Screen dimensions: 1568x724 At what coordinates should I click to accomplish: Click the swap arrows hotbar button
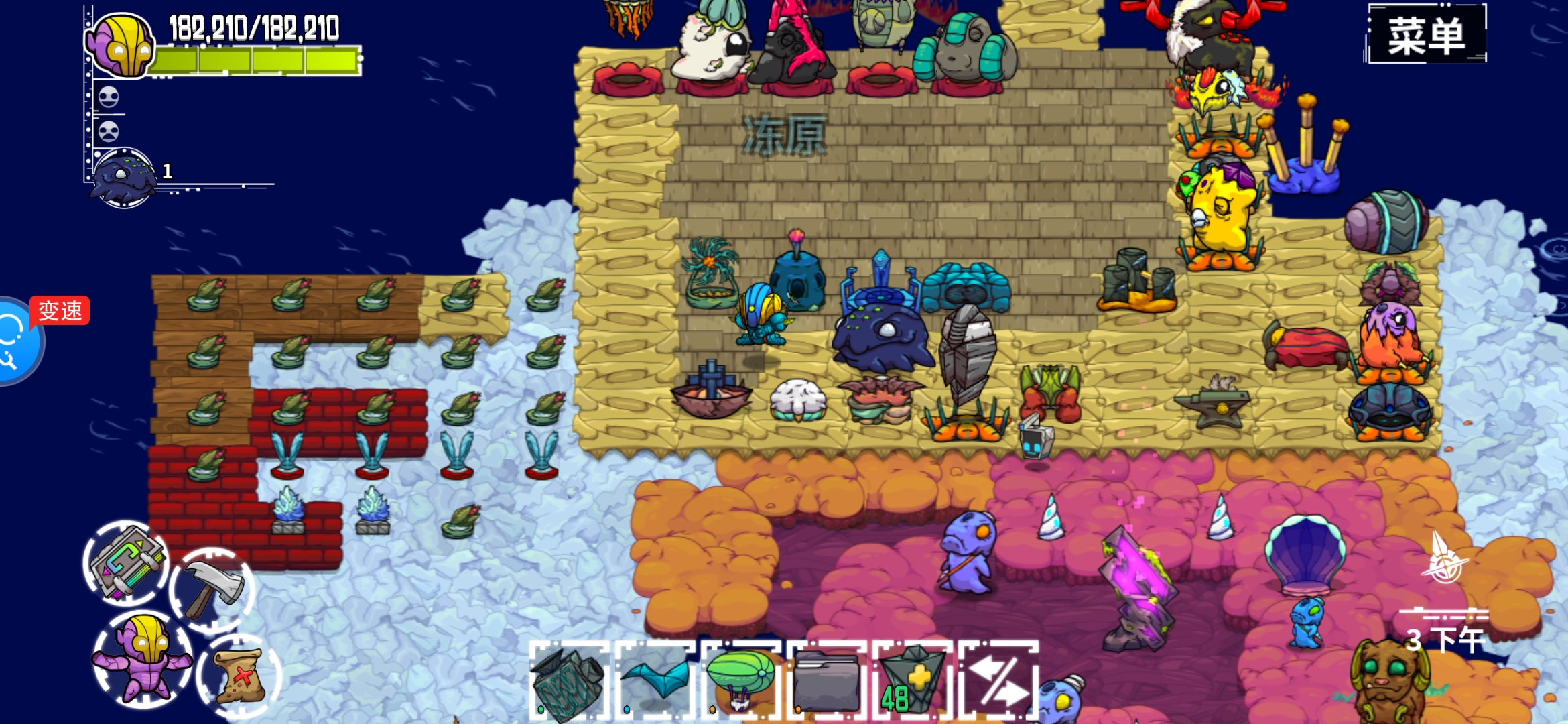coord(1000,680)
